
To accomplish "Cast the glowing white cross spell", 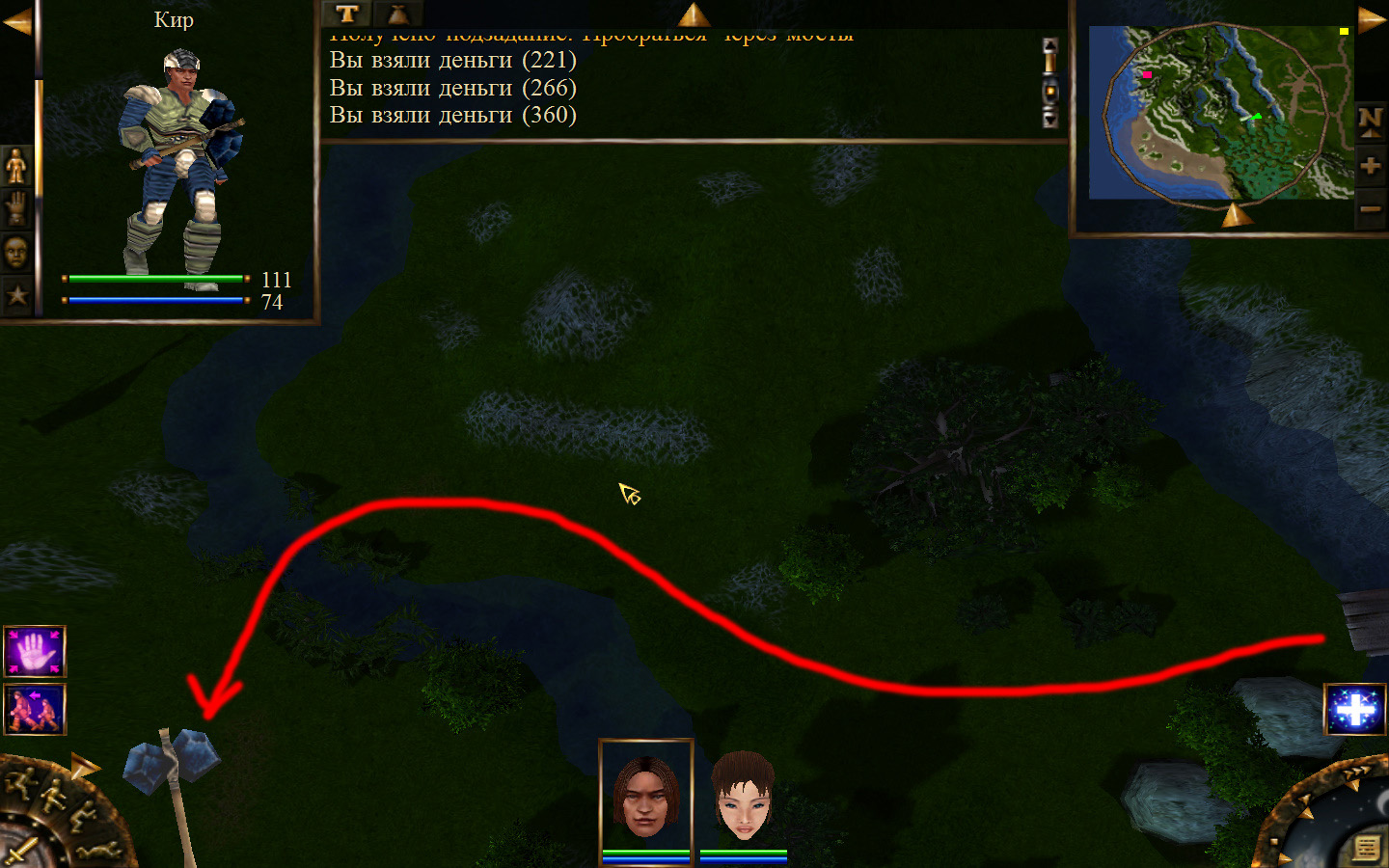I will pyautogui.click(x=1355, y=710).
